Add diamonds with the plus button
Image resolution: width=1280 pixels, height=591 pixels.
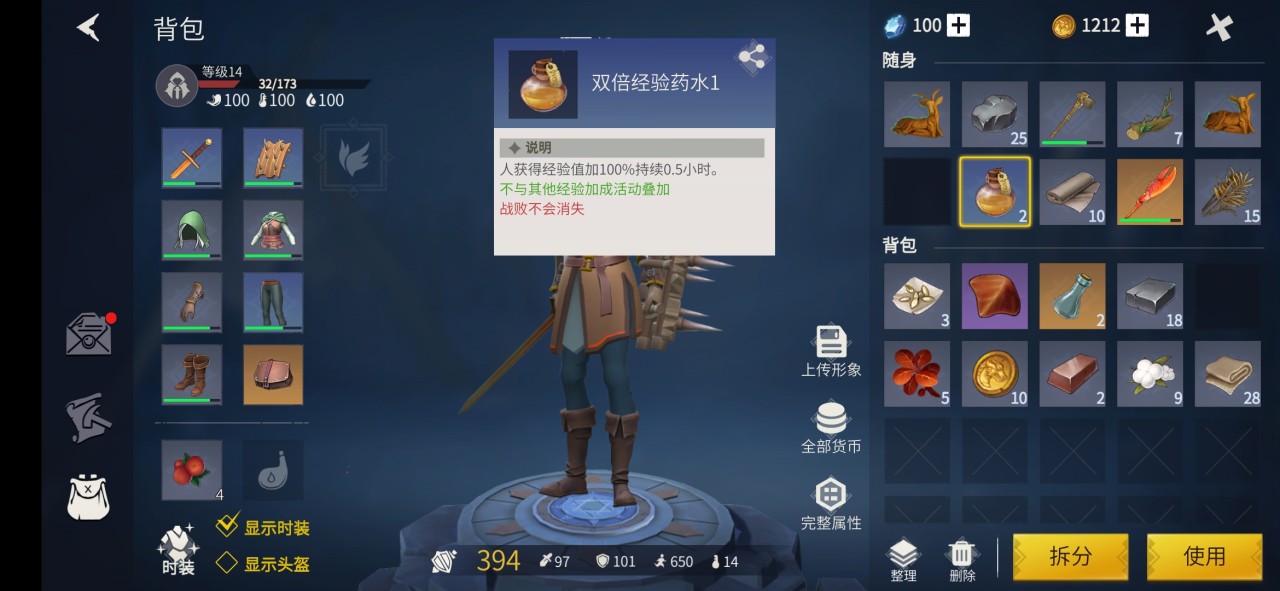958,26
